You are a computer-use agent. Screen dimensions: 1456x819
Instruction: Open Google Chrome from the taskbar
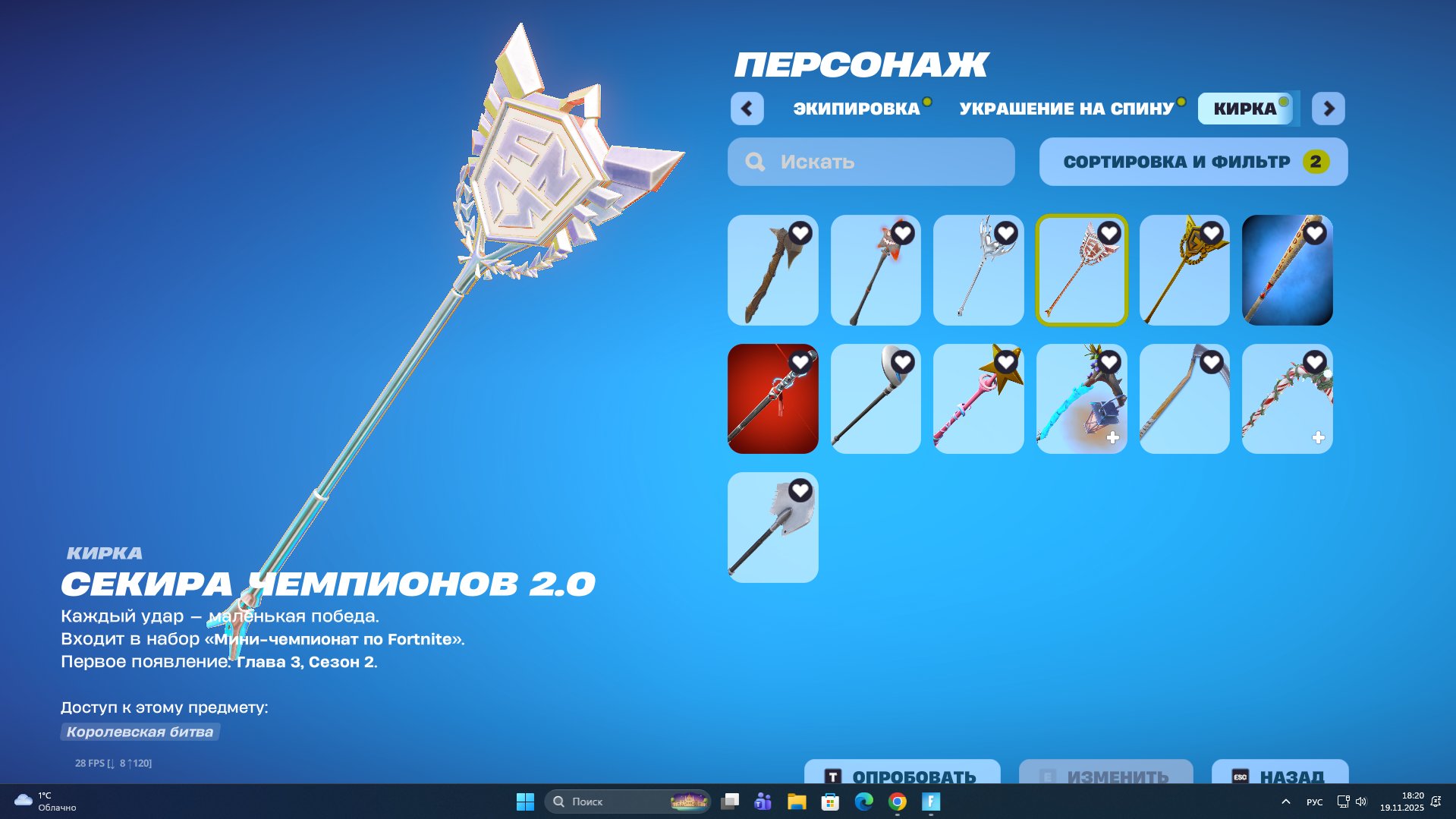pos(898,802)
